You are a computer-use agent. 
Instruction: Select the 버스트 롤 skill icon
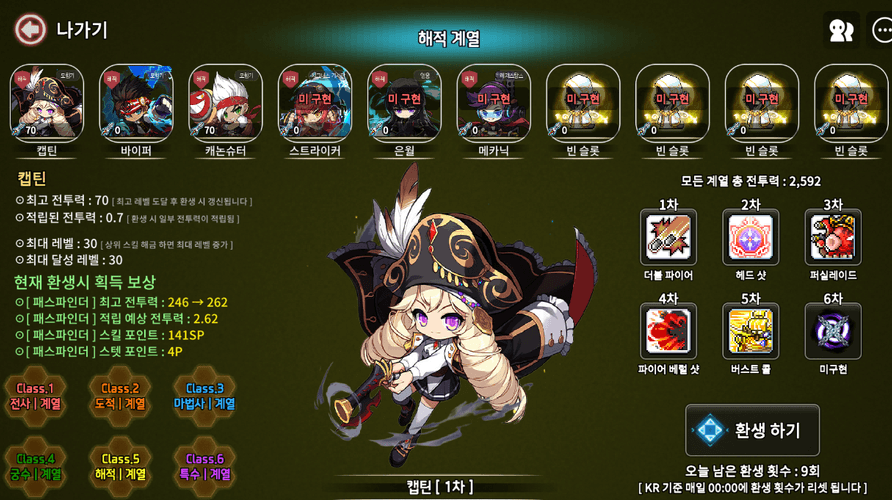pos(751,333)
